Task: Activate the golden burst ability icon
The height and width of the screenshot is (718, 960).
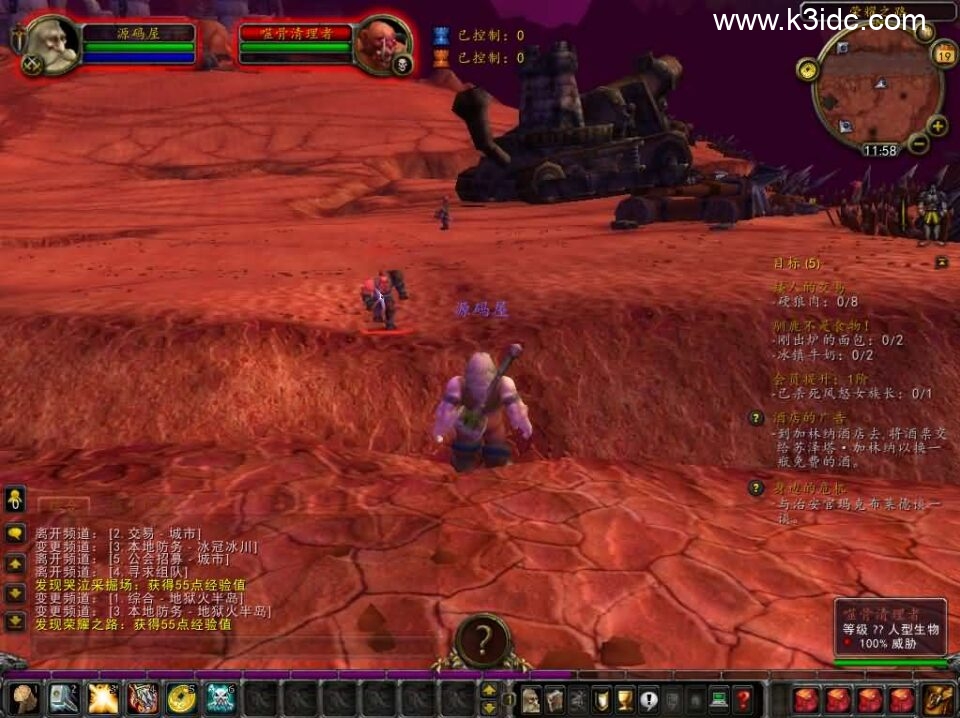Action: (103, 697)
